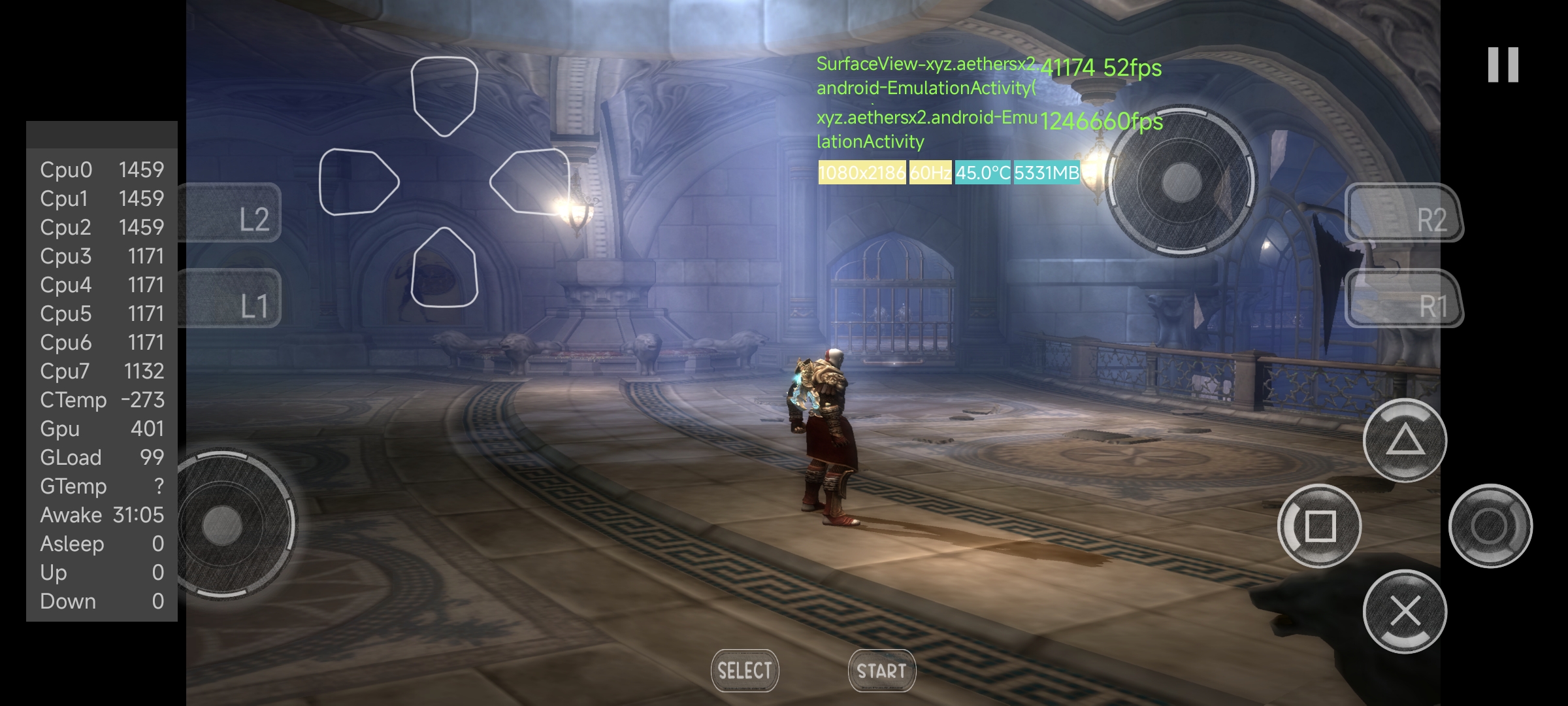Tap the triangle face button
Viewport: 1568px width, 706px height.
(x=1405, y=441)
